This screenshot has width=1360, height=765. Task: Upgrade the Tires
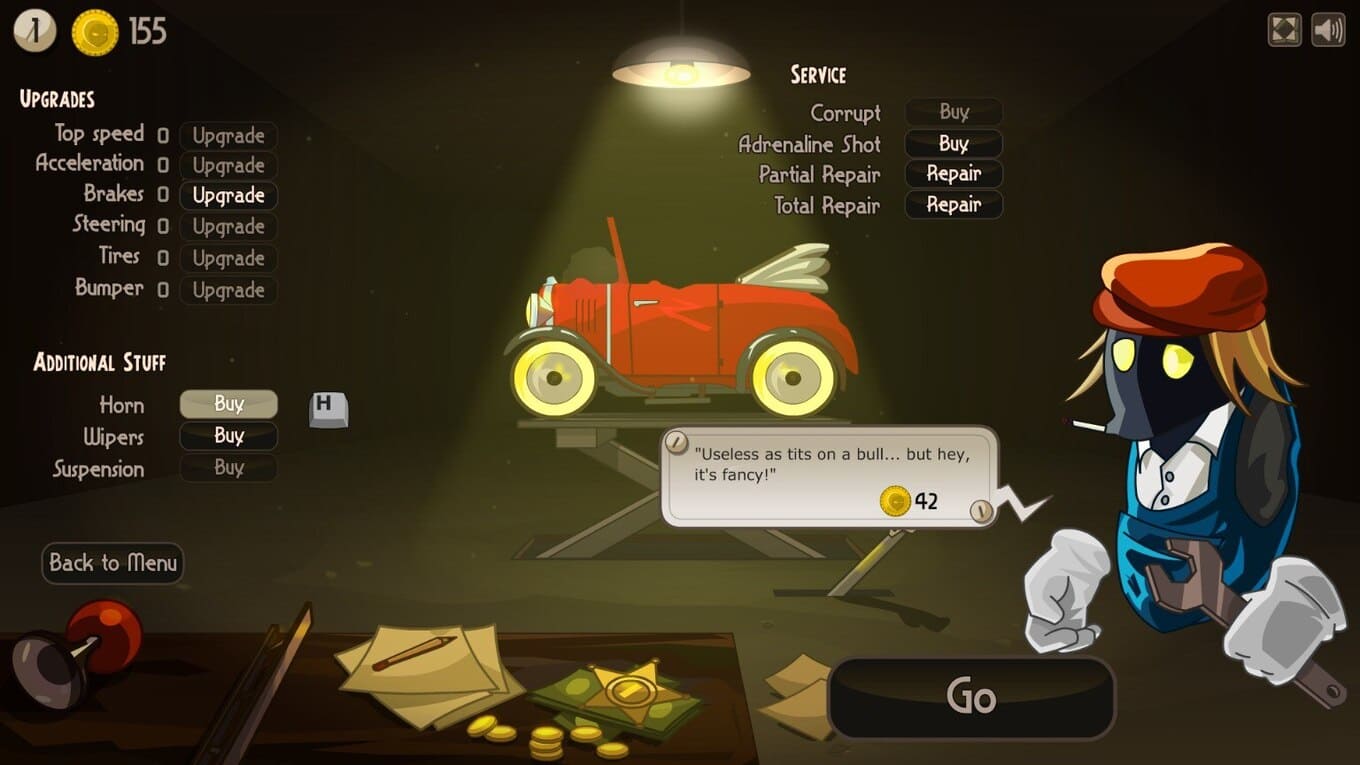coord(228,258)
